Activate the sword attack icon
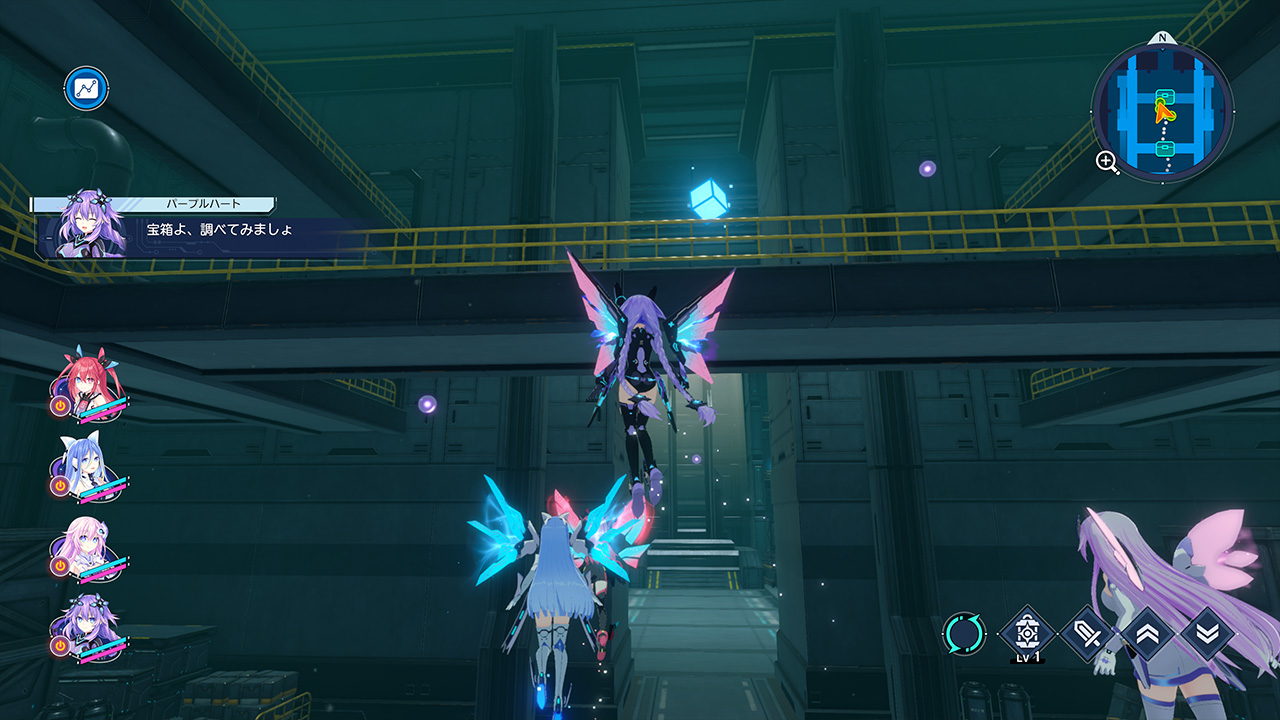The height and width of the screenshot is (720, 1280). click(x=1087, y=634)
